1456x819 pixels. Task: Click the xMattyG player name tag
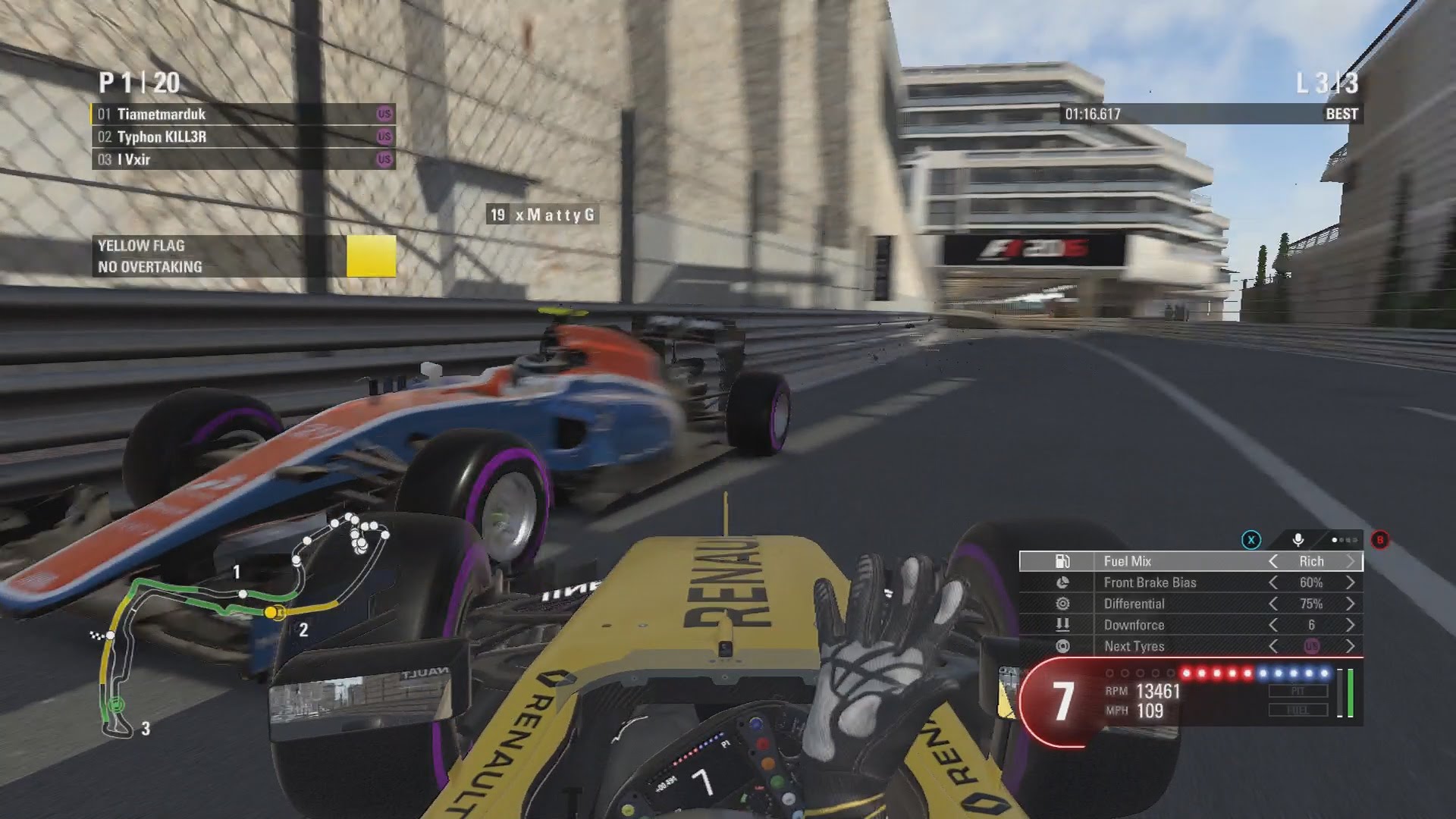click(543, 215)
